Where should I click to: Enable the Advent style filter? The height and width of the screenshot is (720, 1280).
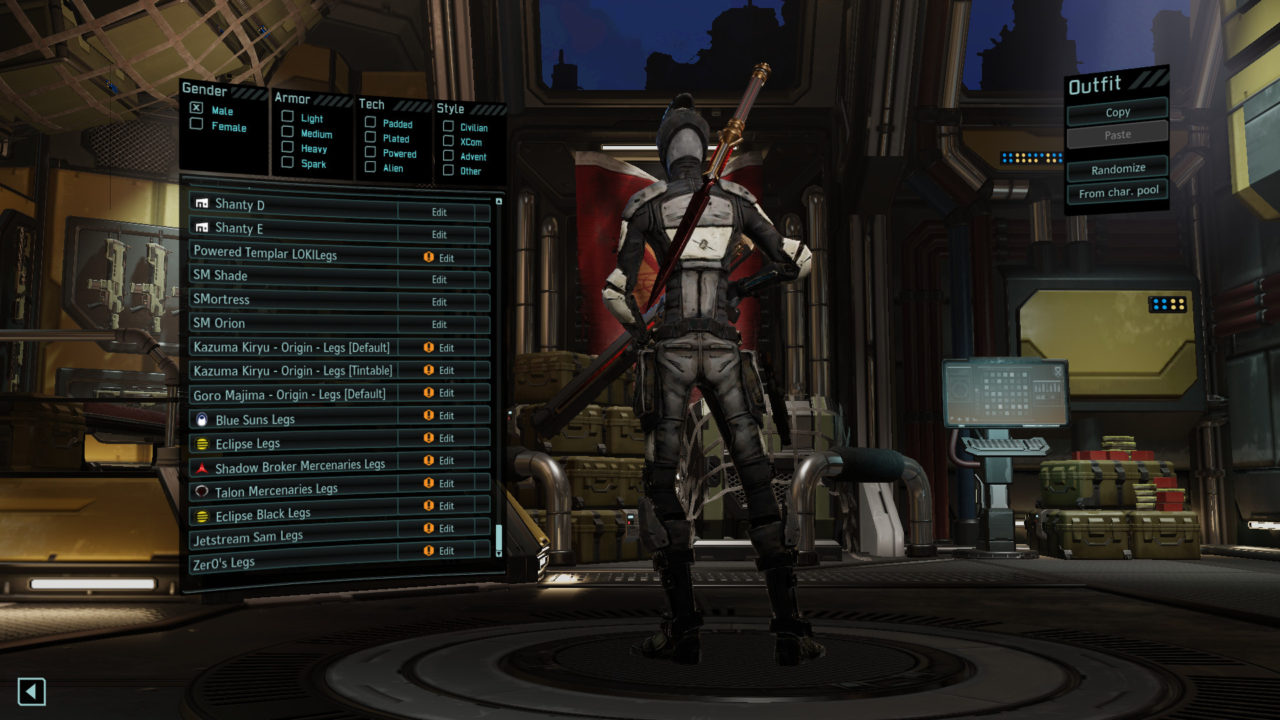(448, 156)
